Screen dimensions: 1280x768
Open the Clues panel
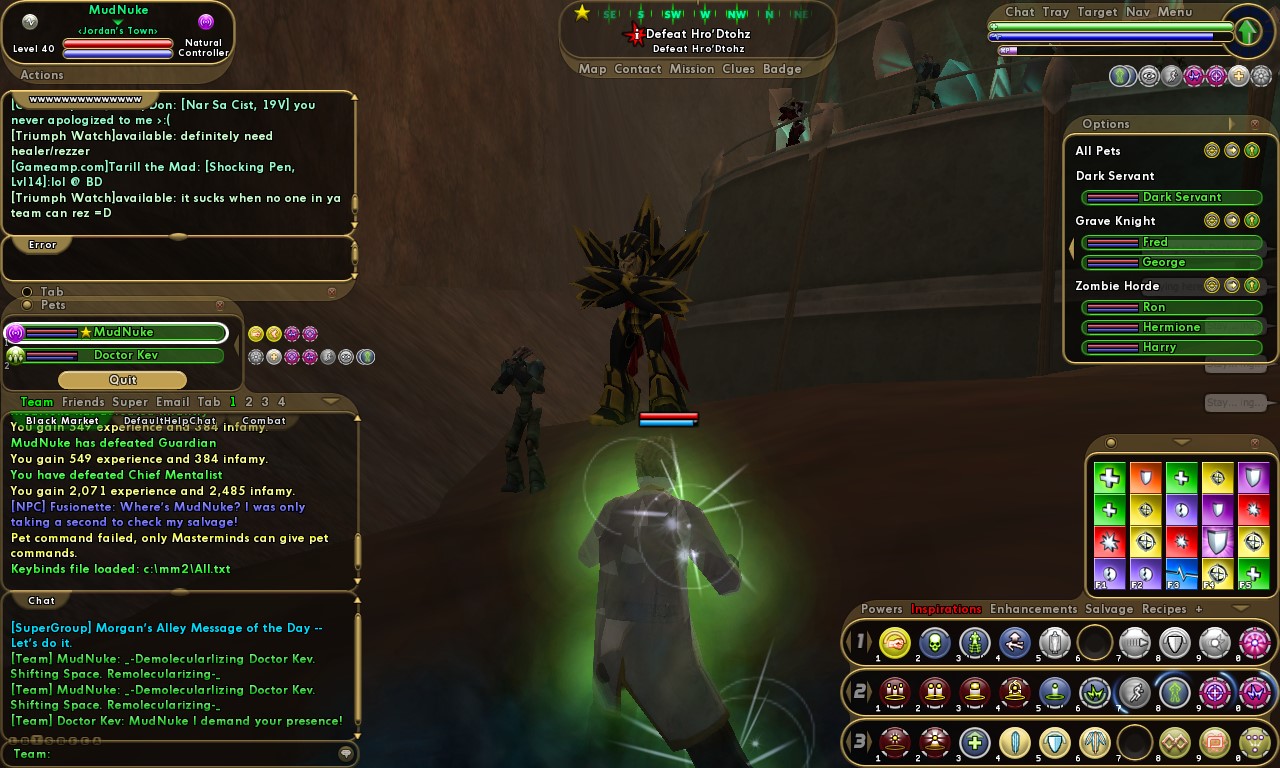tap(738, 69)
